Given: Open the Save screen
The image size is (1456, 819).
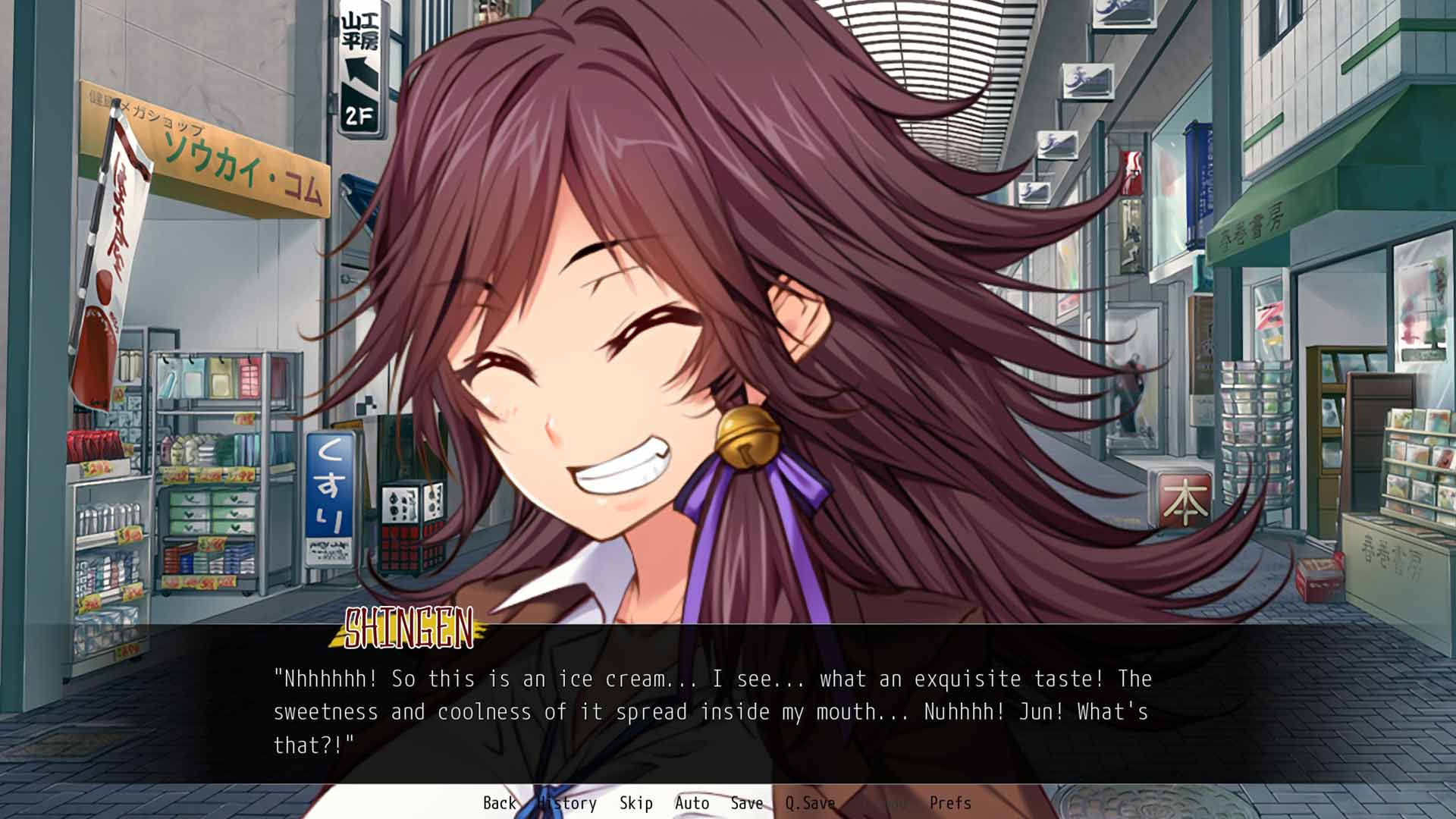Looking at the screenshot, I should pyautogui.click(x=746, y=802).
